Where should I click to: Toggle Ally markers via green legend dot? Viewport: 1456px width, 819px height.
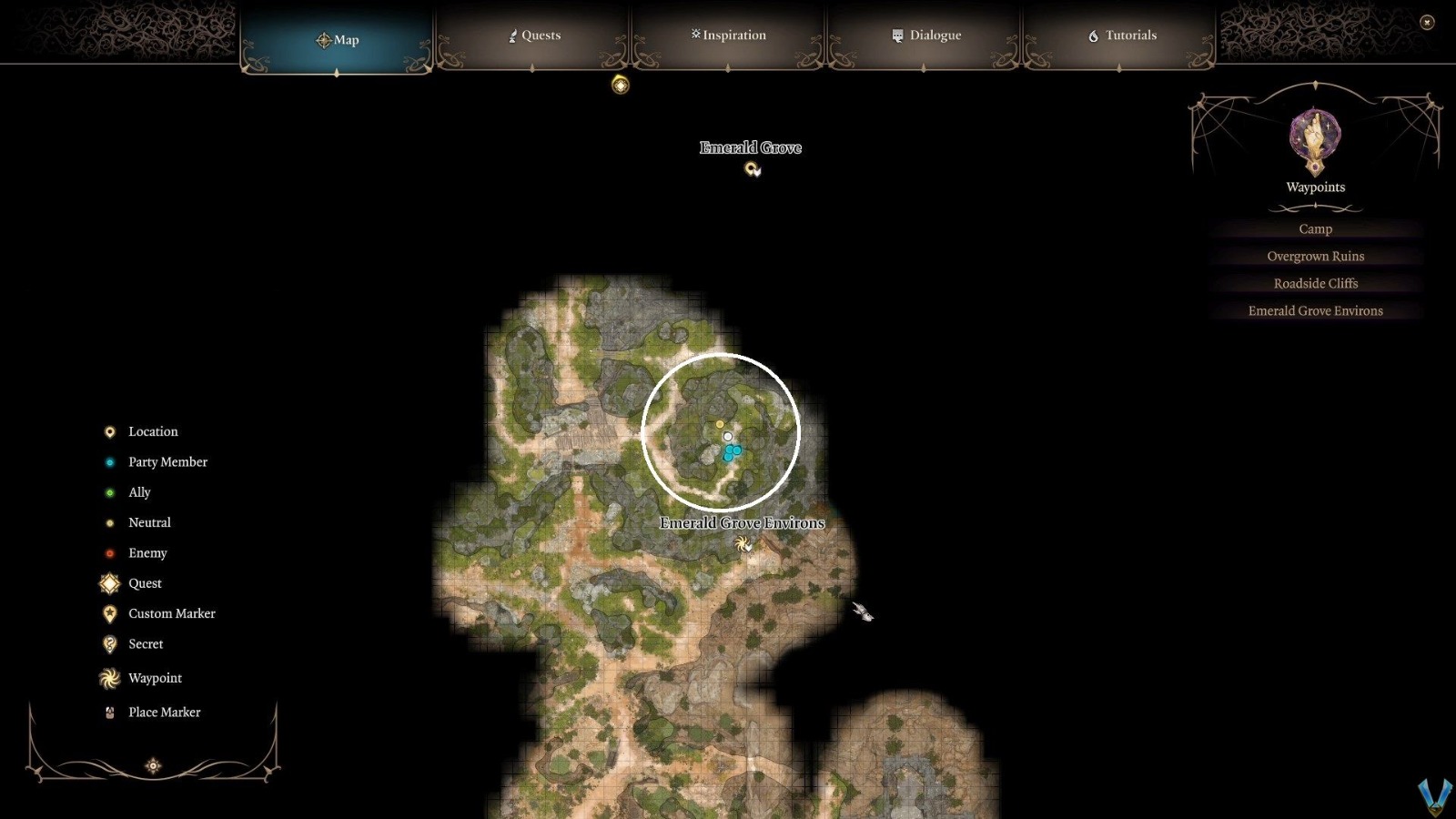pos(109,491)
